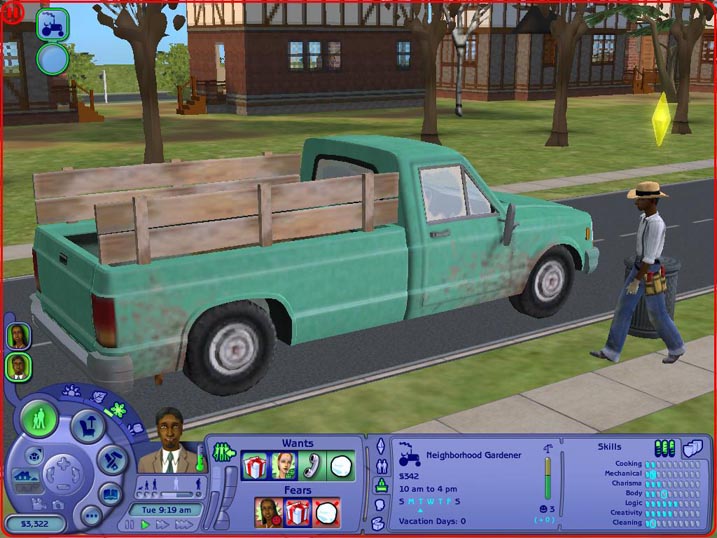Image resolution: width=717 pixels, height=538 pixels.
Task: Switch to the Career panel tab
Action: (x=381, y=485)
